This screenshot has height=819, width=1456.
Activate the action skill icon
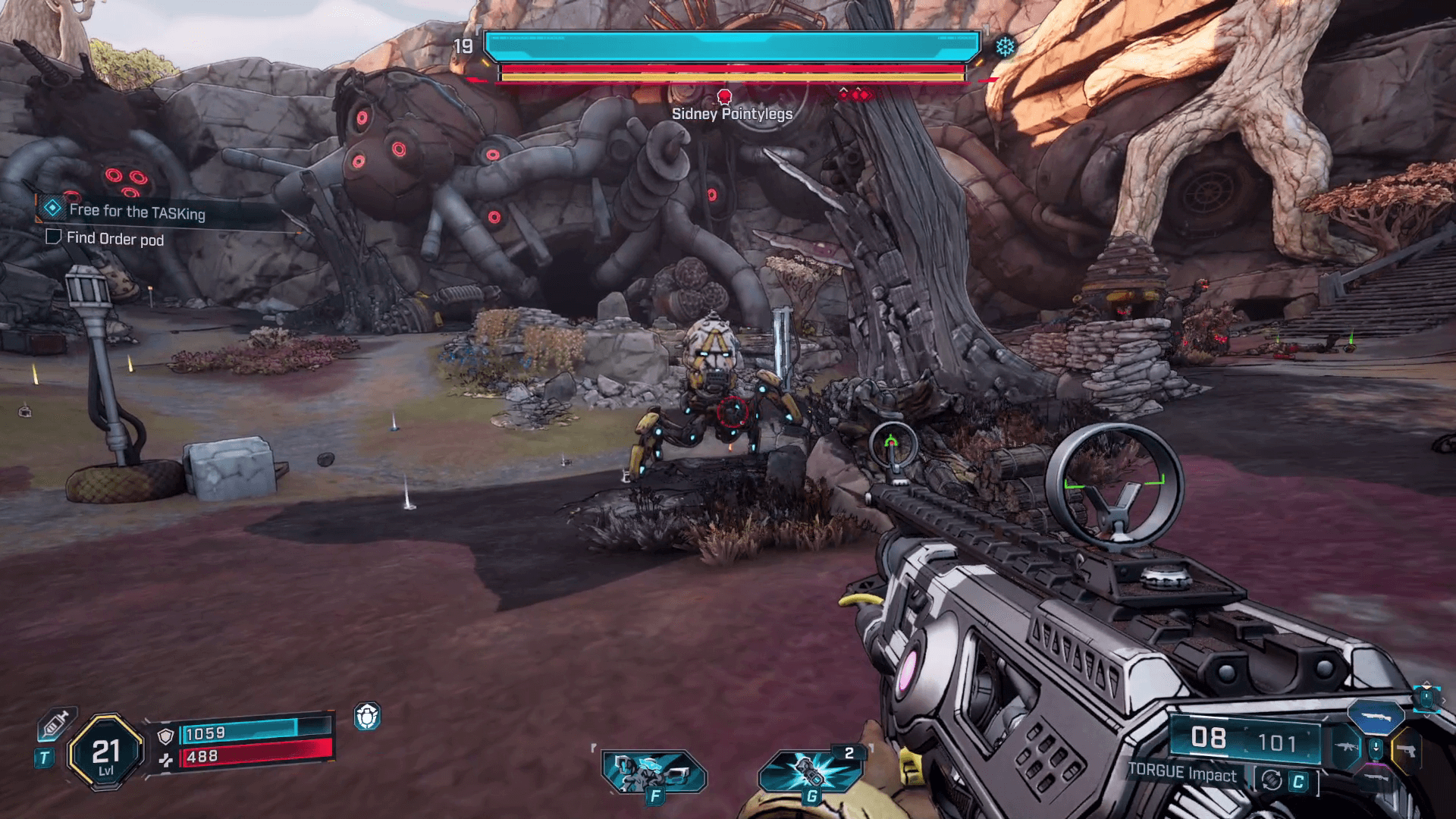[653, 772]
